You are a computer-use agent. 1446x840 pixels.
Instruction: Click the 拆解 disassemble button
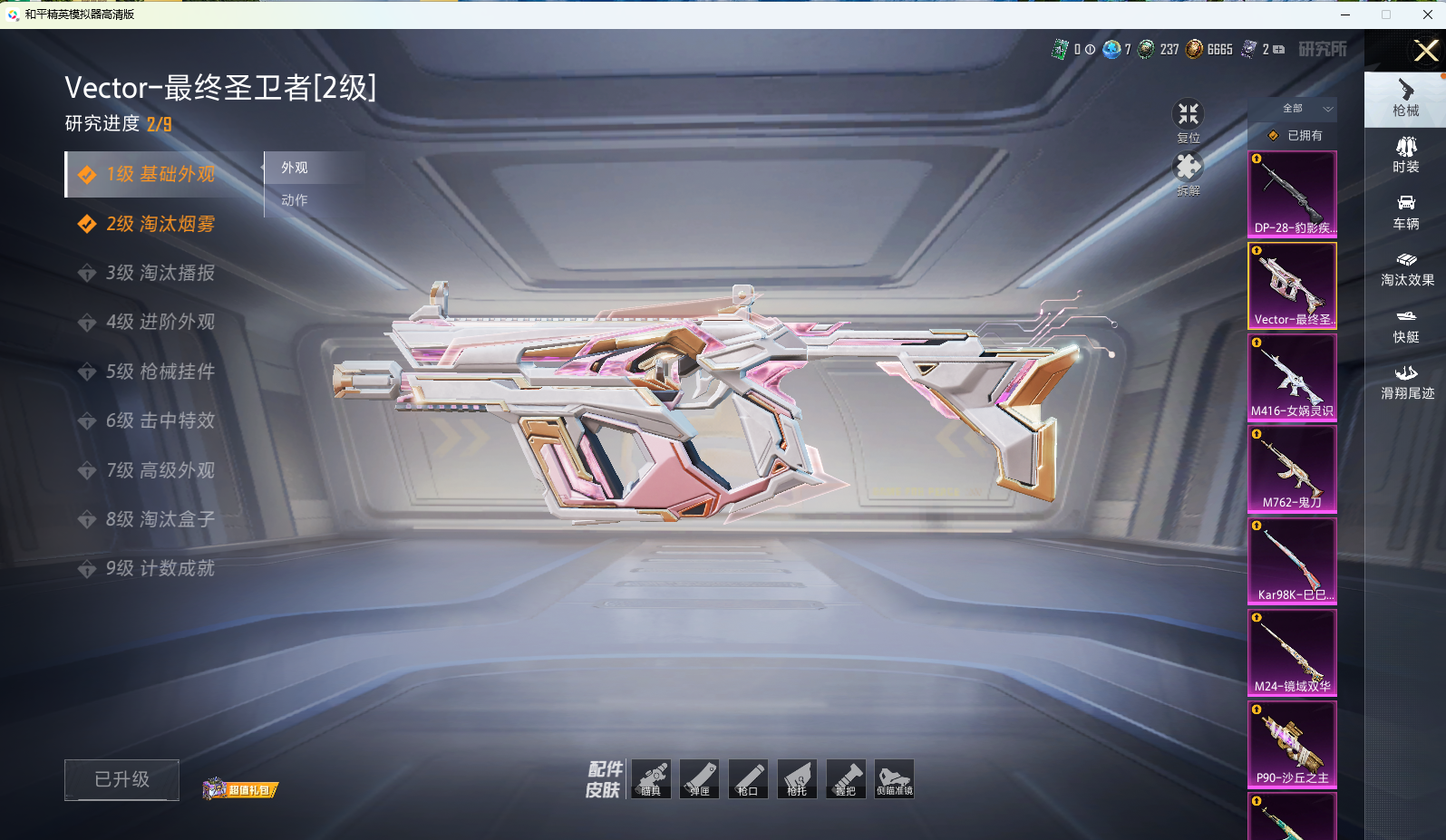coord(1188,169)
